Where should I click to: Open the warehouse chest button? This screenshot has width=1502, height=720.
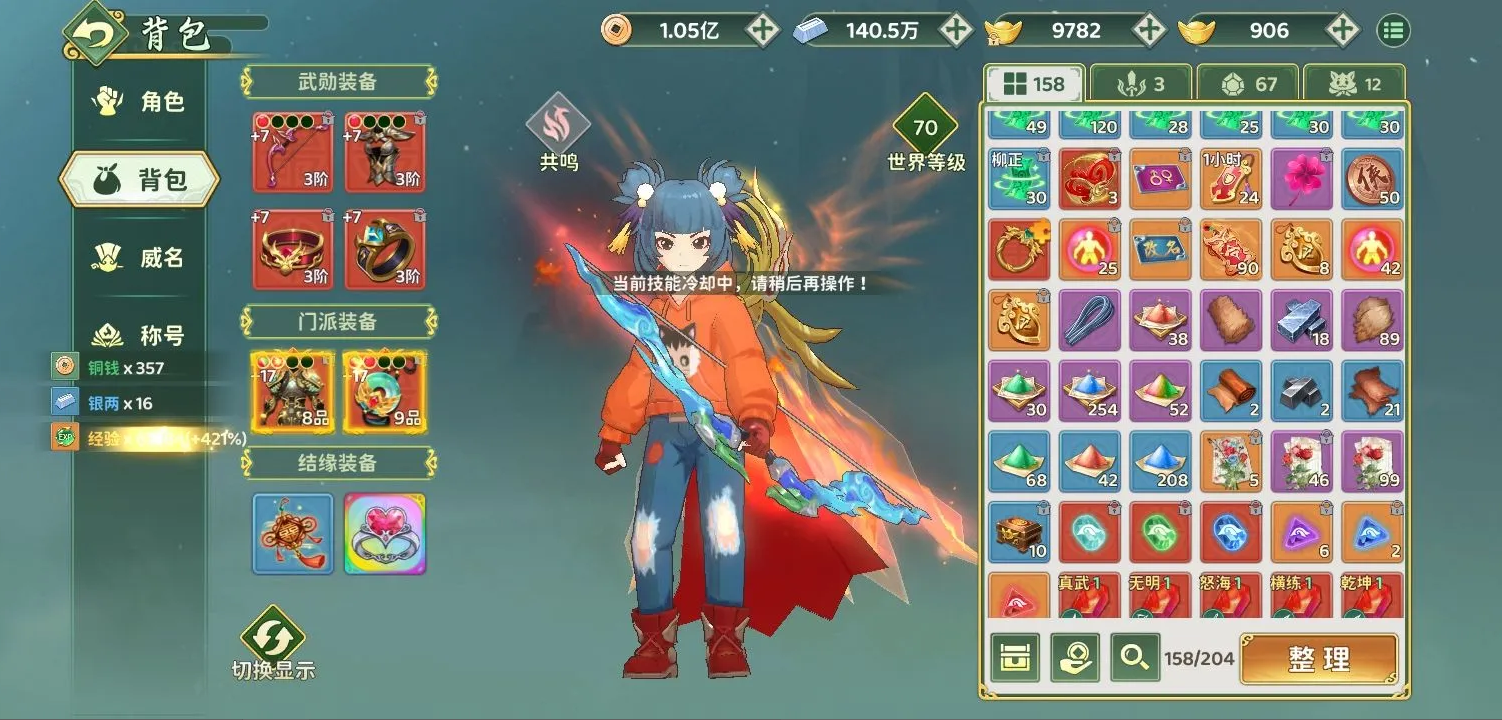coord(1015,658)
